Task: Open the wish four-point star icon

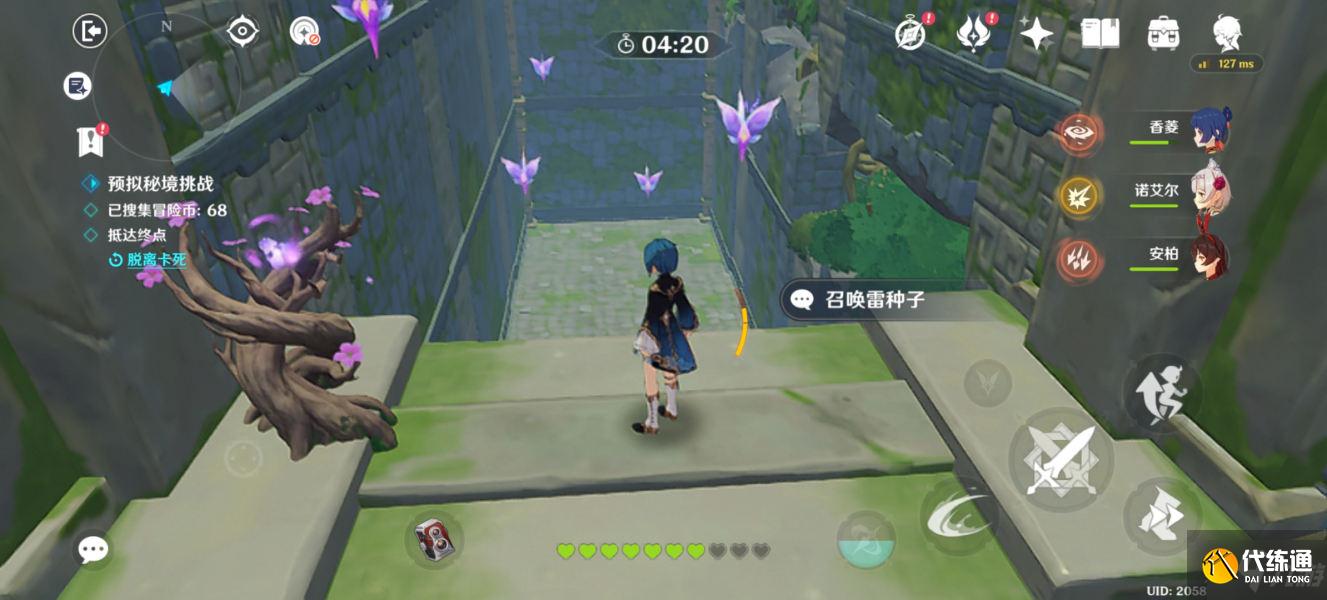Action: click(x=1036, y=34)
